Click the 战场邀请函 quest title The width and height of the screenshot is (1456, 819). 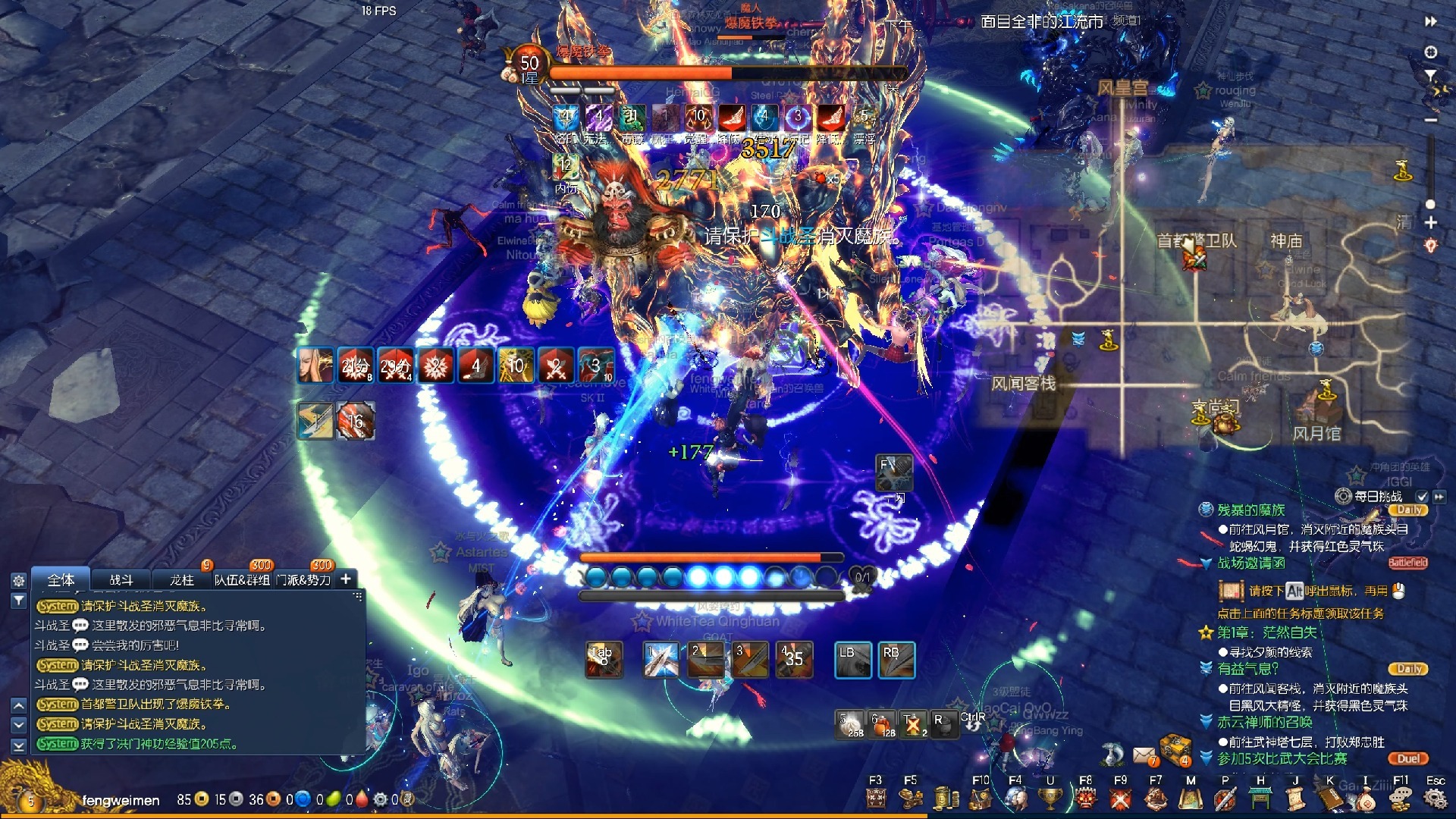click(x=1251, y=563)
